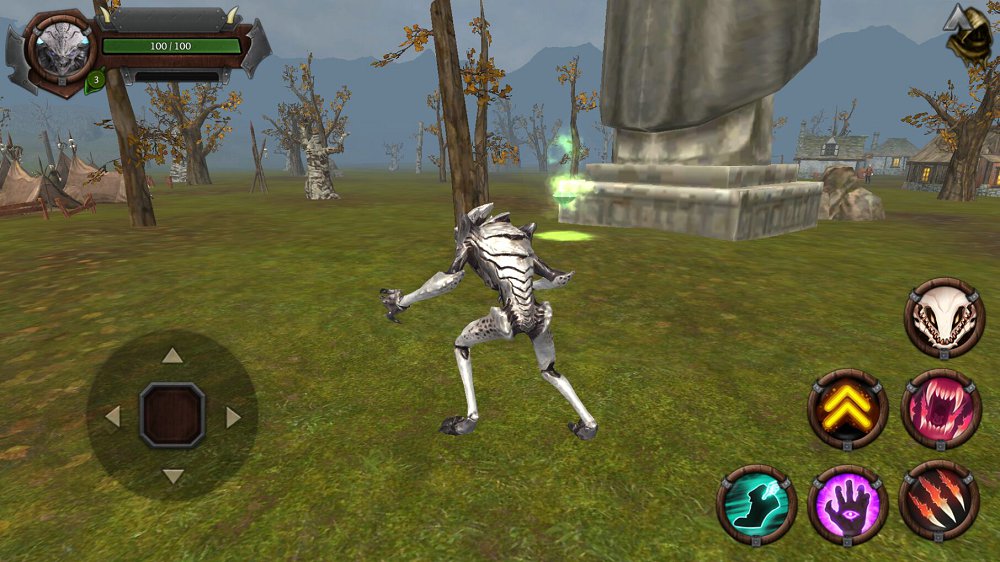Click the left arrow on the d-pad
Image resolution: width=1000 pixels, height=562 pixels.
click(x=113, y=416)
